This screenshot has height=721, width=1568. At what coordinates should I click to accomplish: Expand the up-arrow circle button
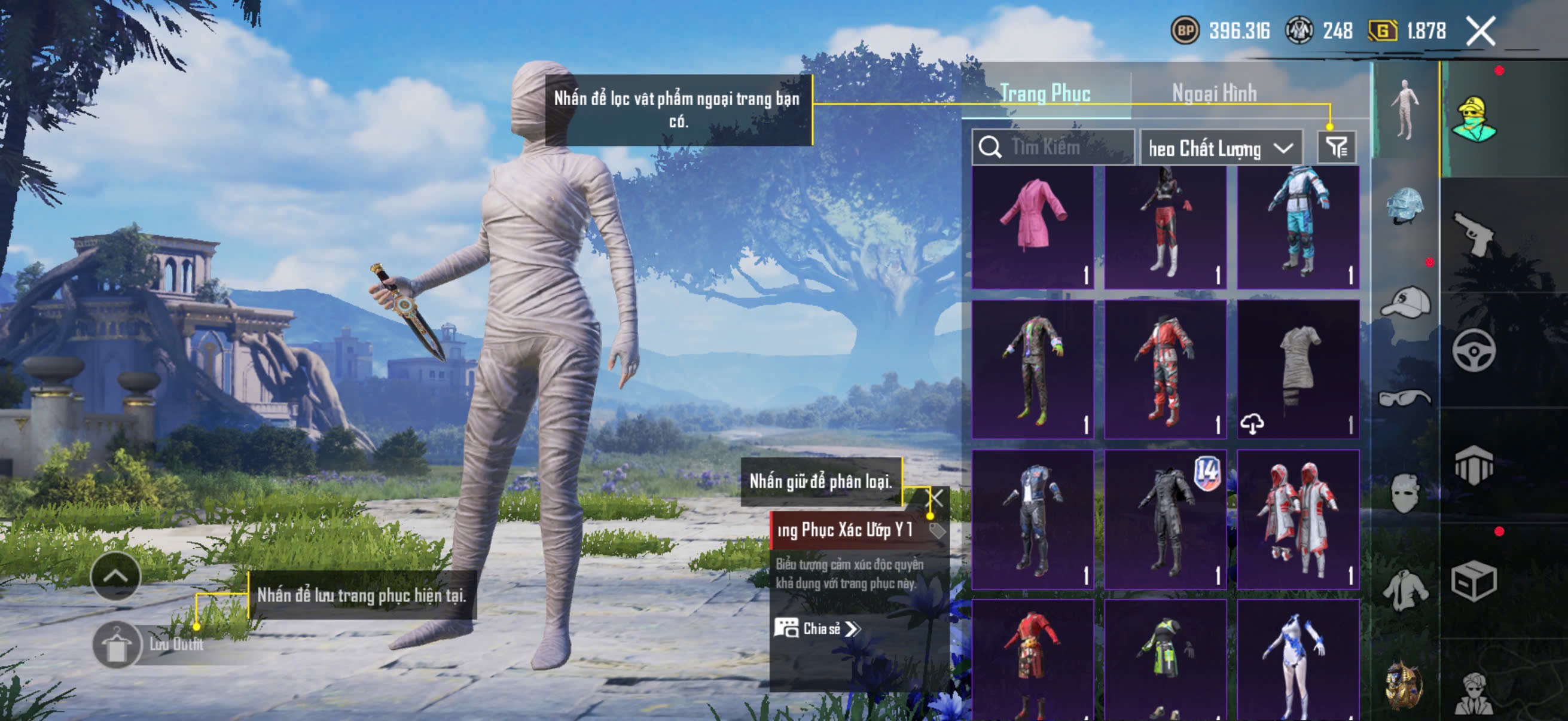(x=115, y=576)
